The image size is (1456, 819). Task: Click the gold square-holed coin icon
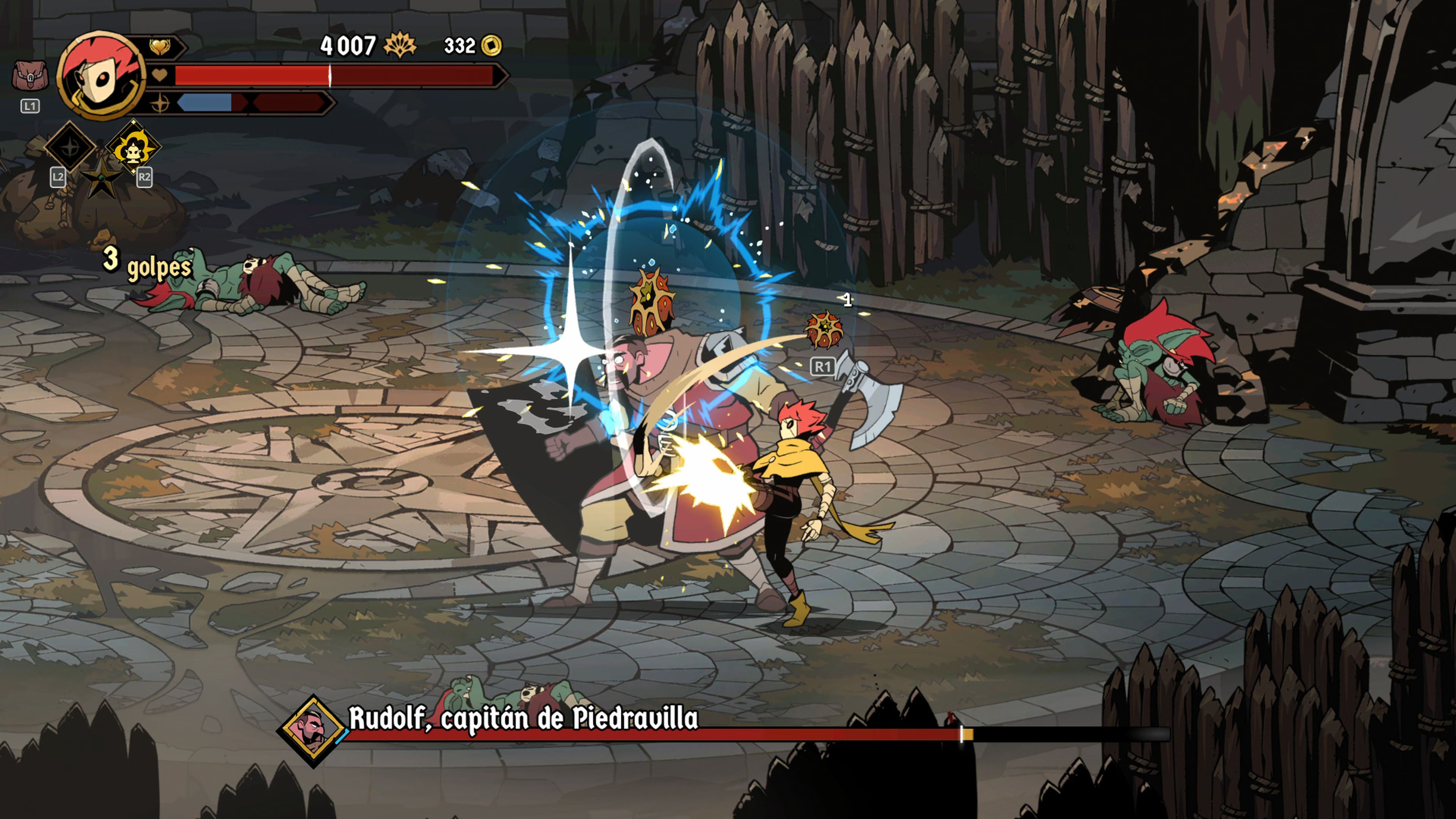point(491,46)
